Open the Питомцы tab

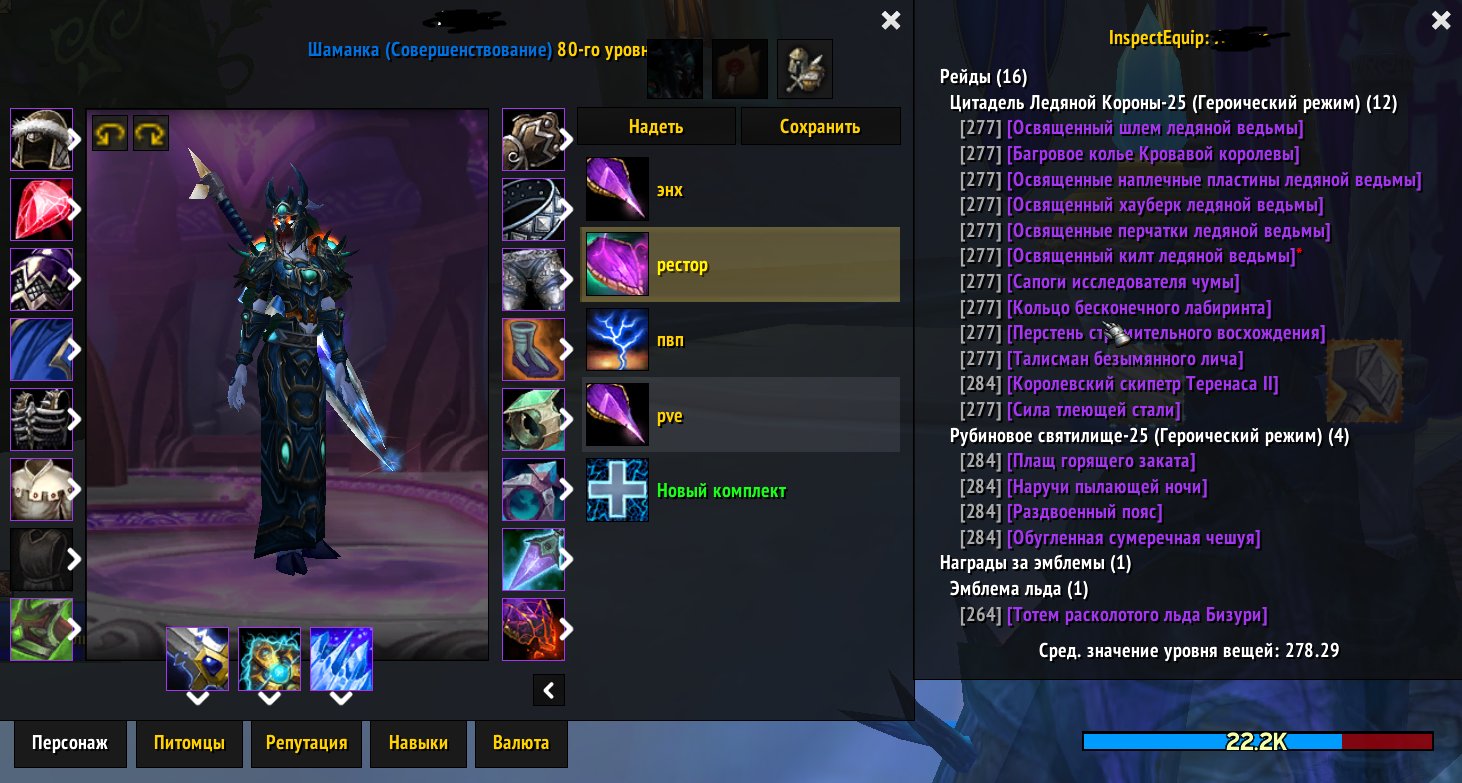click(189, 743)
